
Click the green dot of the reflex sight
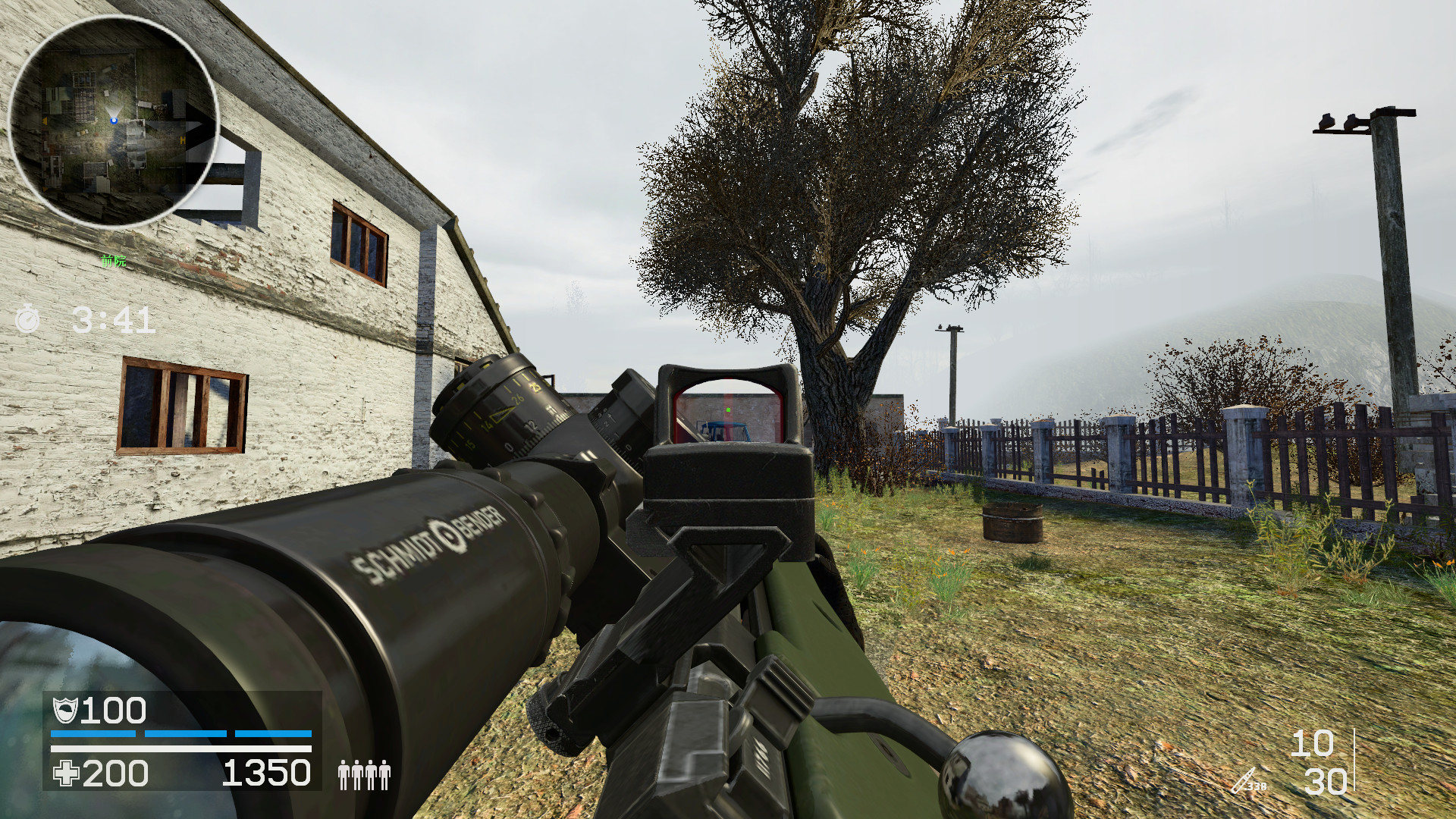point(729,408)
